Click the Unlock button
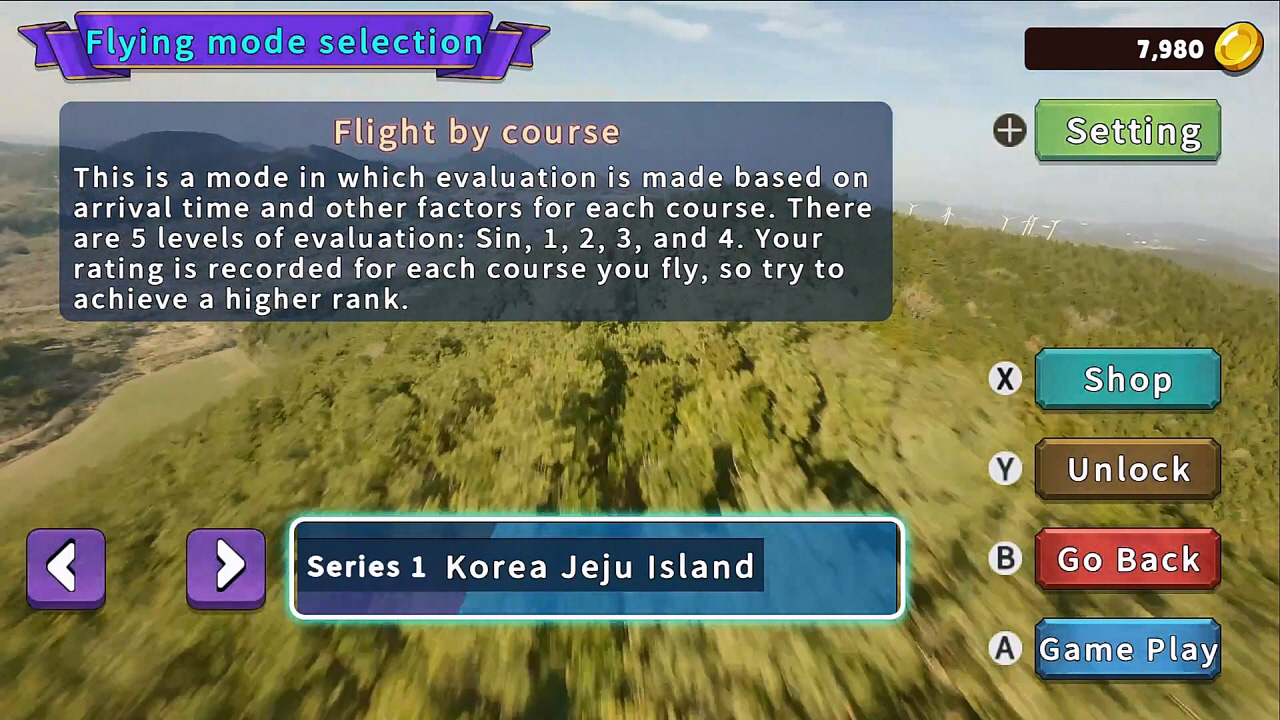 coord(1128,469)
